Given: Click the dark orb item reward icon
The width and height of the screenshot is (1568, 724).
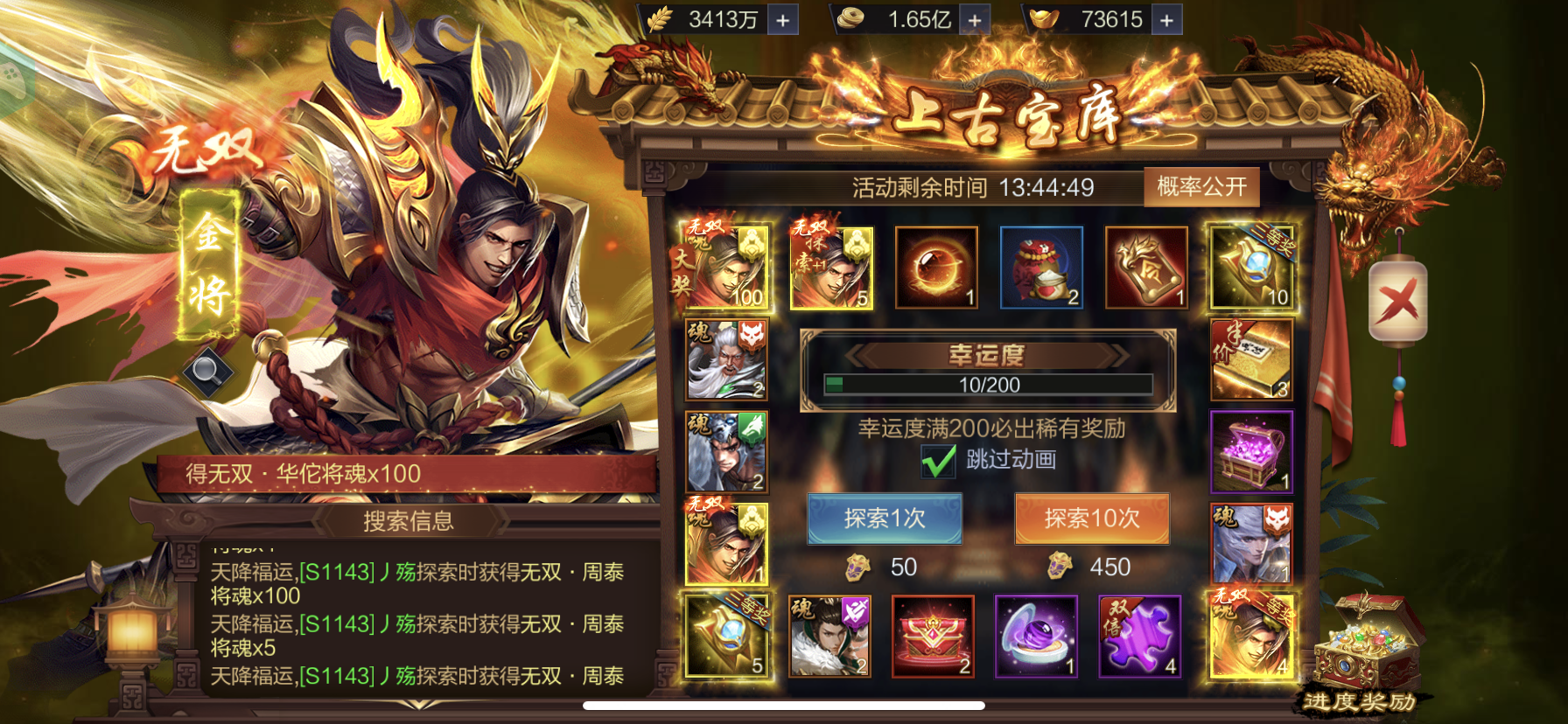Looking at the screenshot, I should coord(937,265).
